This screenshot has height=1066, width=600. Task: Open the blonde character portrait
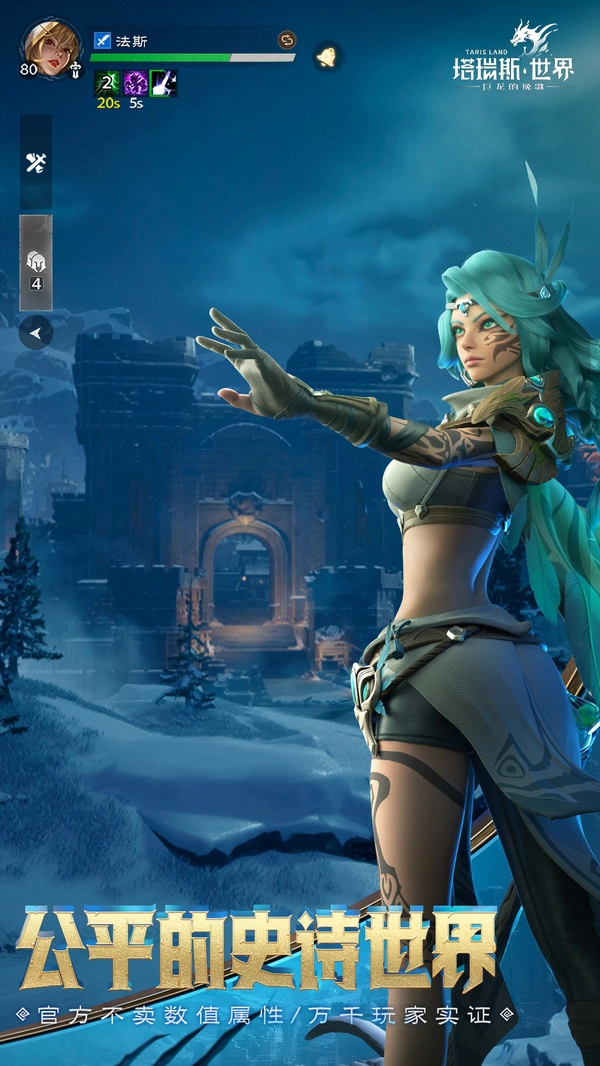tap(52, 44)
